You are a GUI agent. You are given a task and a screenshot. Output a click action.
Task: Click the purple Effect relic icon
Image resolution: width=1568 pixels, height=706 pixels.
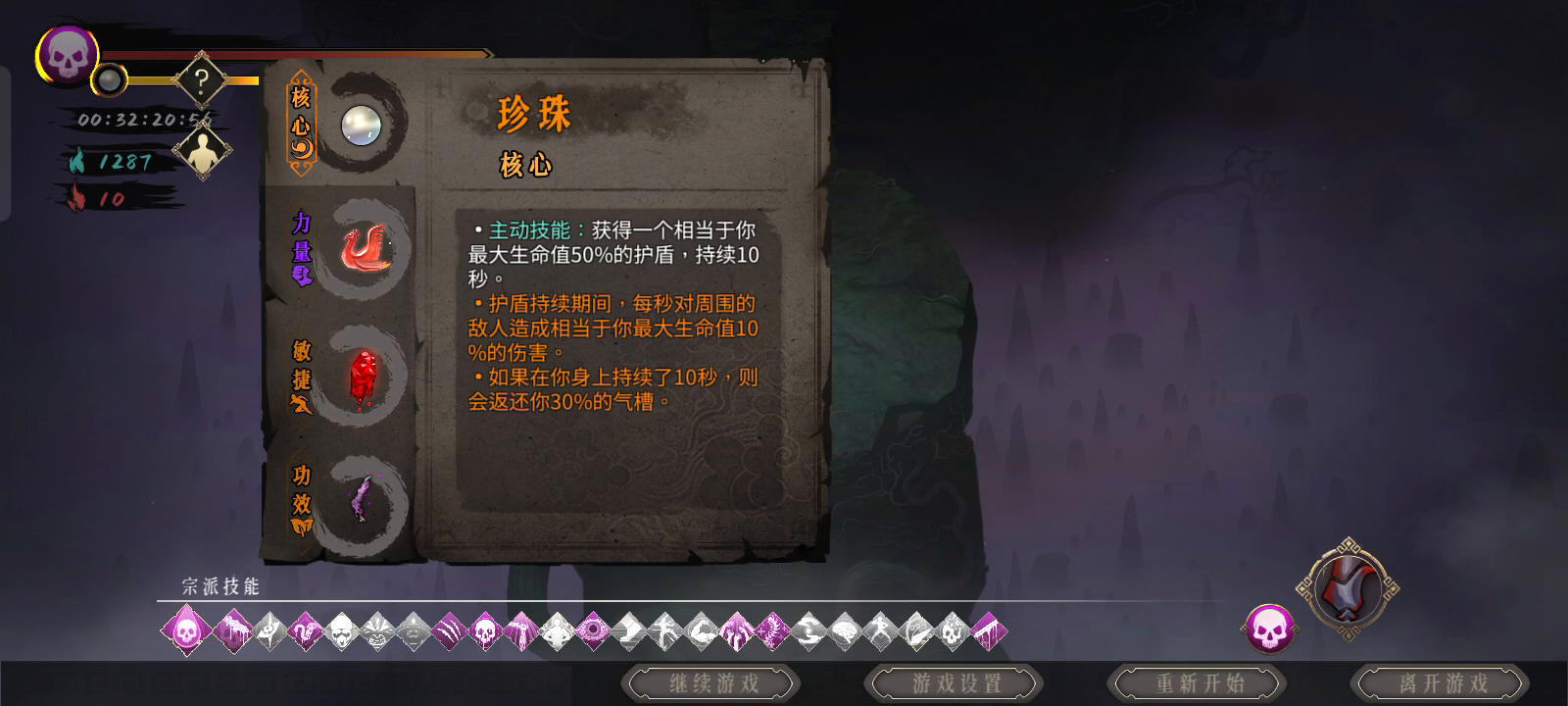tap(361, 498)
